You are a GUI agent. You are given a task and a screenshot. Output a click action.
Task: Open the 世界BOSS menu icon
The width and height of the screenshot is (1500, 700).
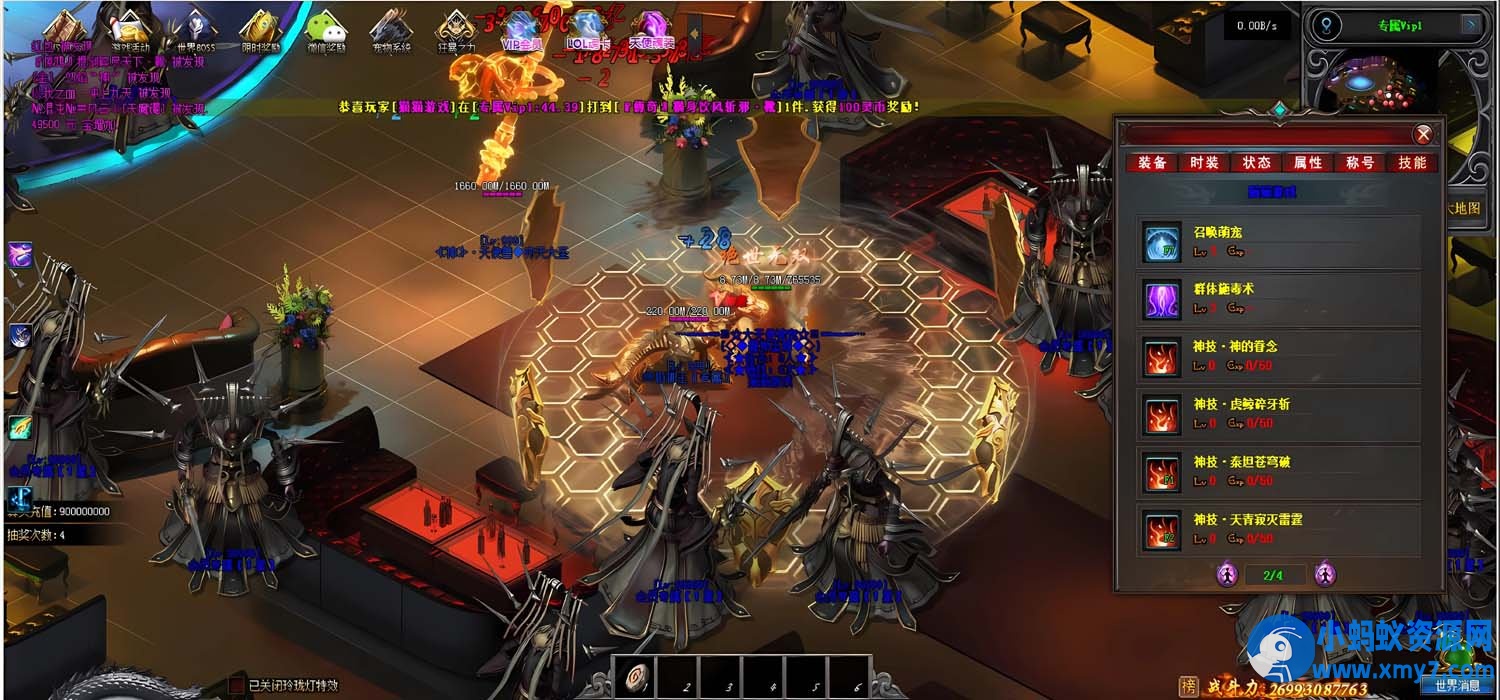pyautogui.click(x=195, y=30)
